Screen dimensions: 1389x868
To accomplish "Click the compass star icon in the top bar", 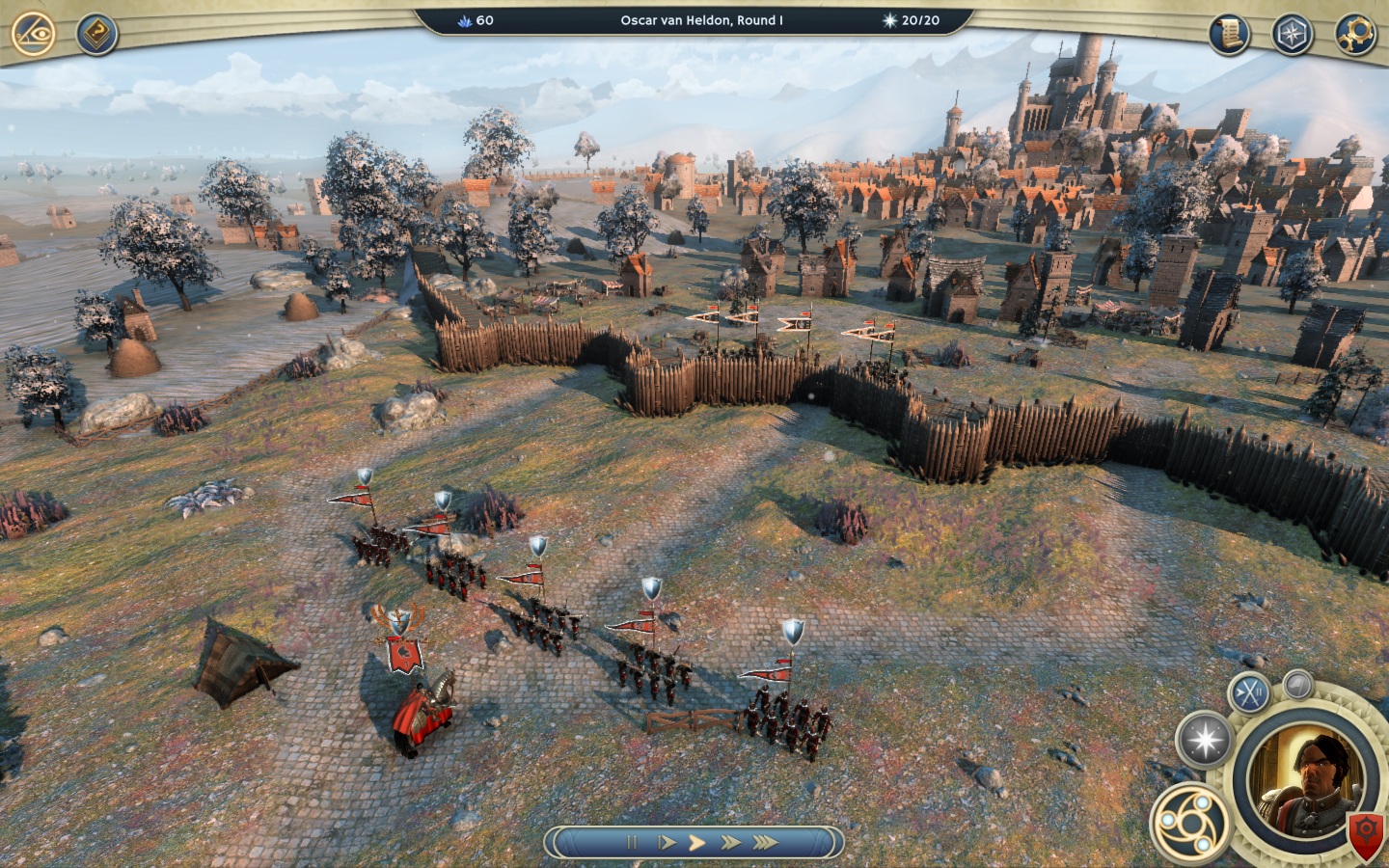I will [1291, 36].
